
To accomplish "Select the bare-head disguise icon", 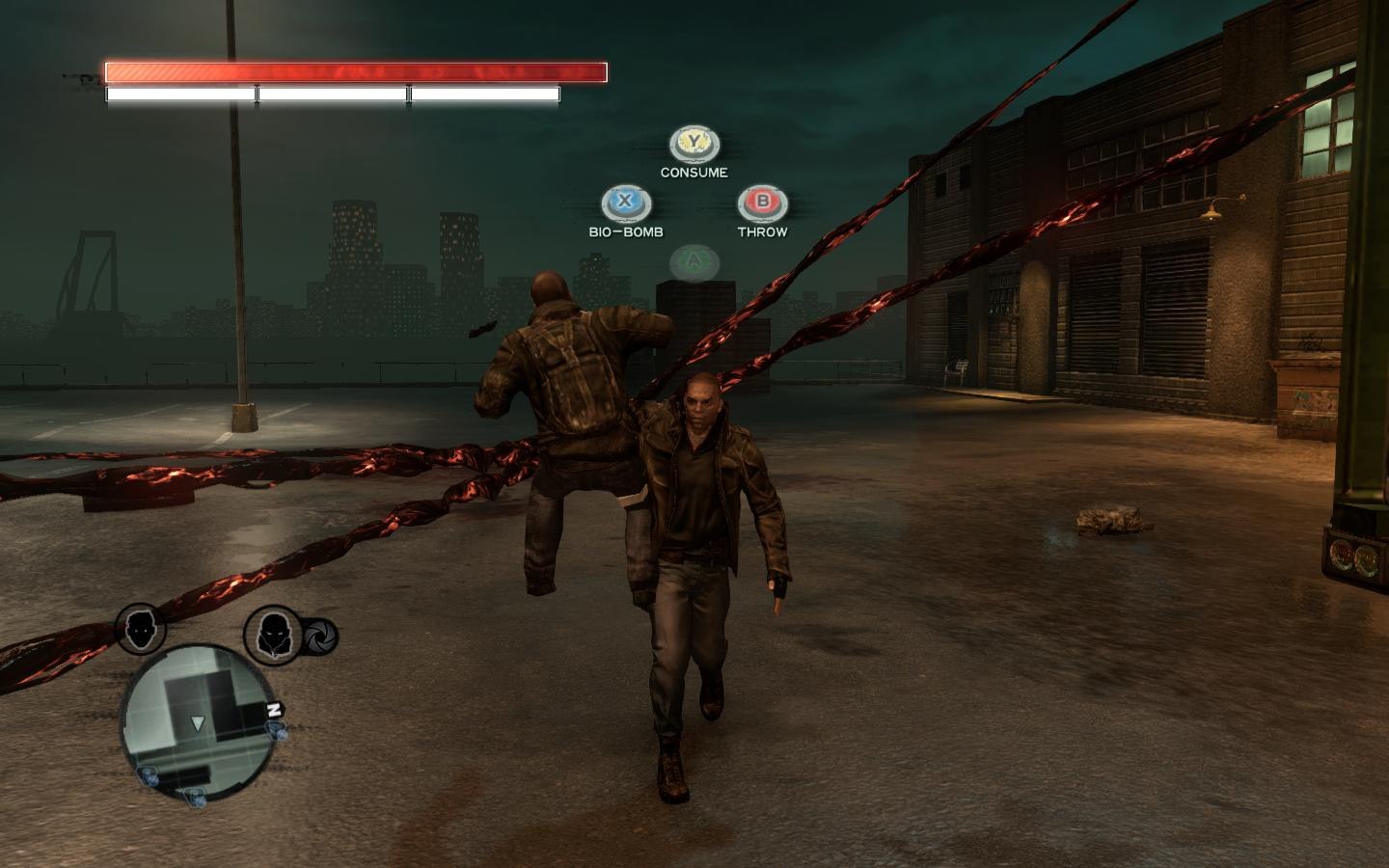I will coord(142,629).
